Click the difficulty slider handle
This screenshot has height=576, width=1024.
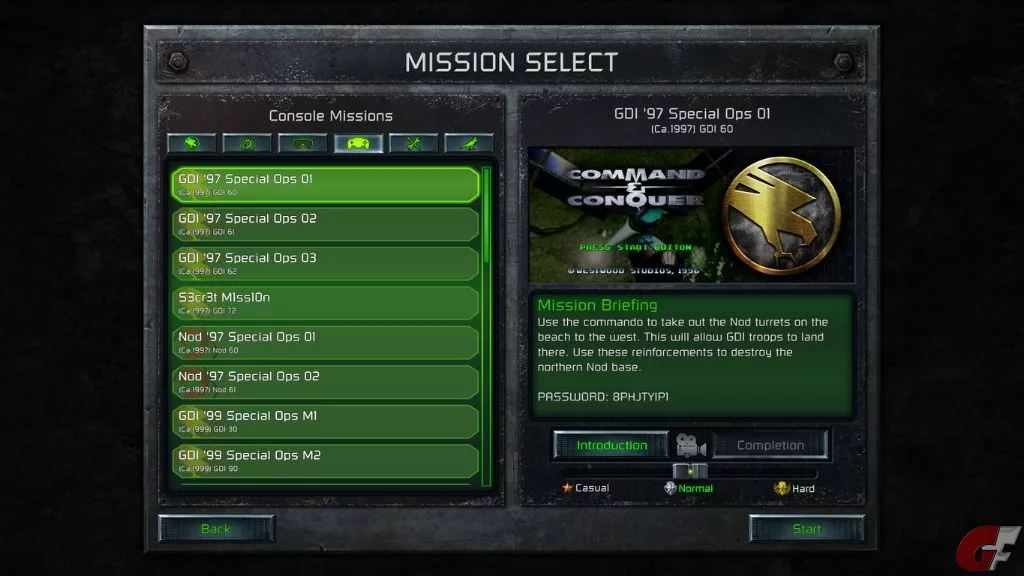coord(690,471)
